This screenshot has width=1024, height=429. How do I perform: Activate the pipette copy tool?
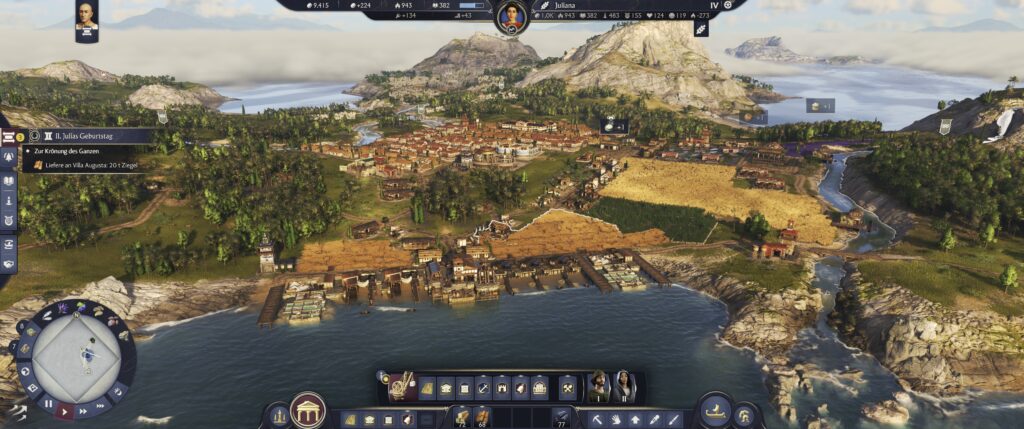(654, 419)
